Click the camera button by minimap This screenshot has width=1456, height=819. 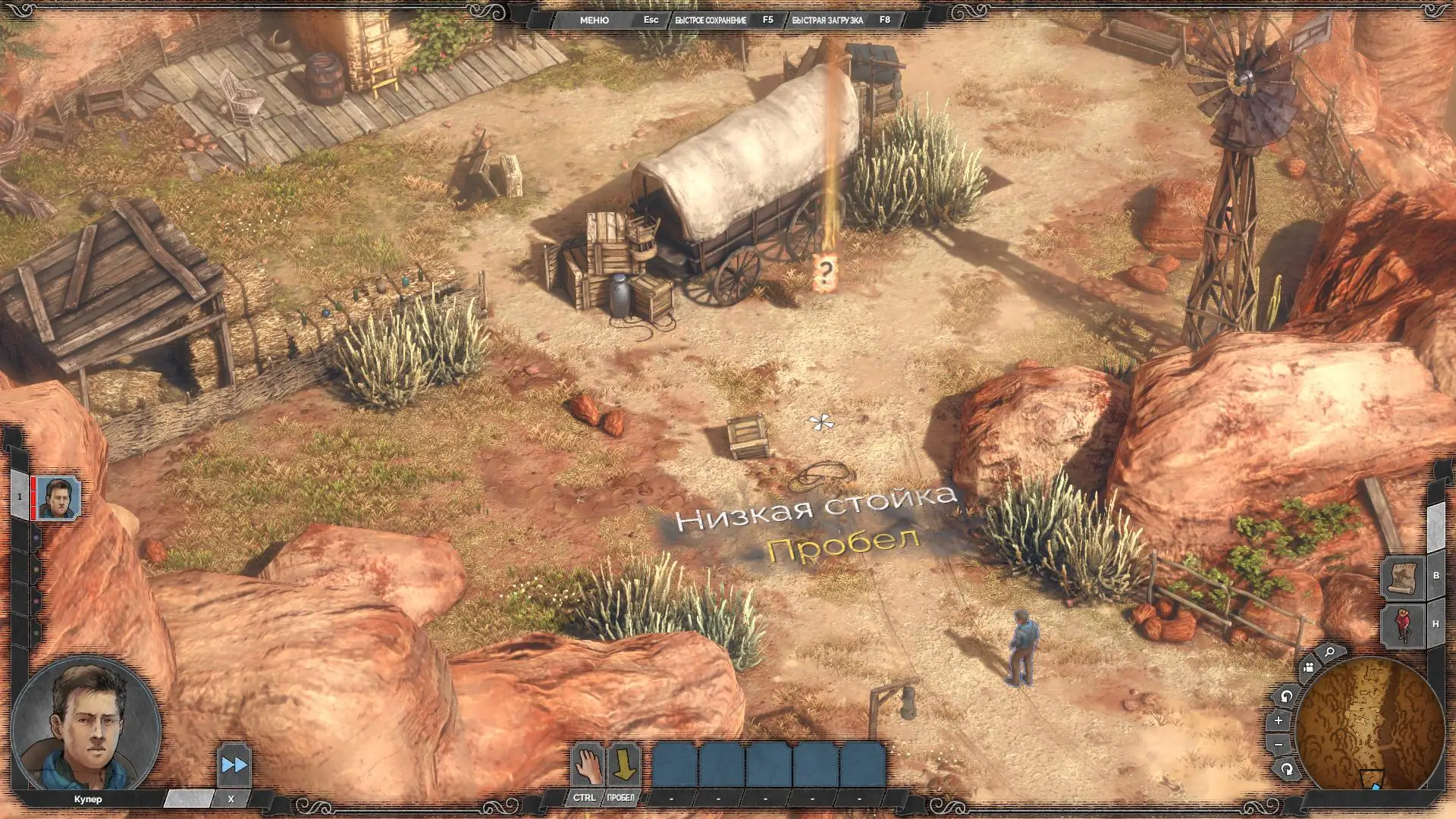click(1307, 668)
